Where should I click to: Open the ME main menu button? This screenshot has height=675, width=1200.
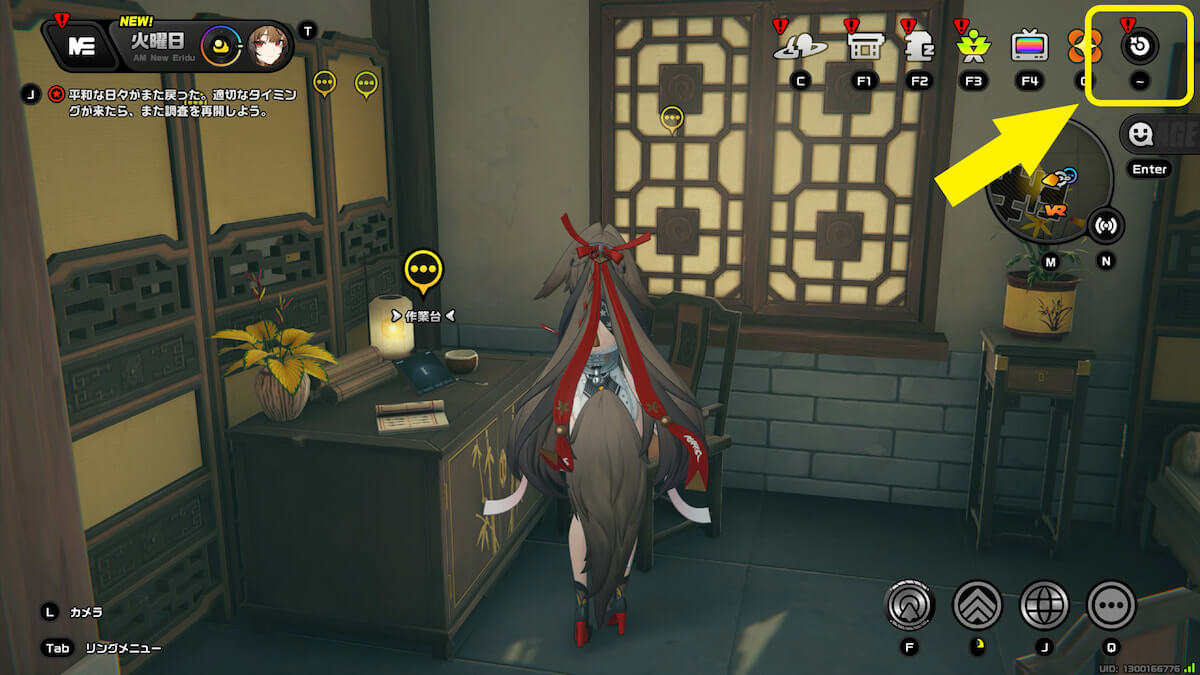point(80,44)
